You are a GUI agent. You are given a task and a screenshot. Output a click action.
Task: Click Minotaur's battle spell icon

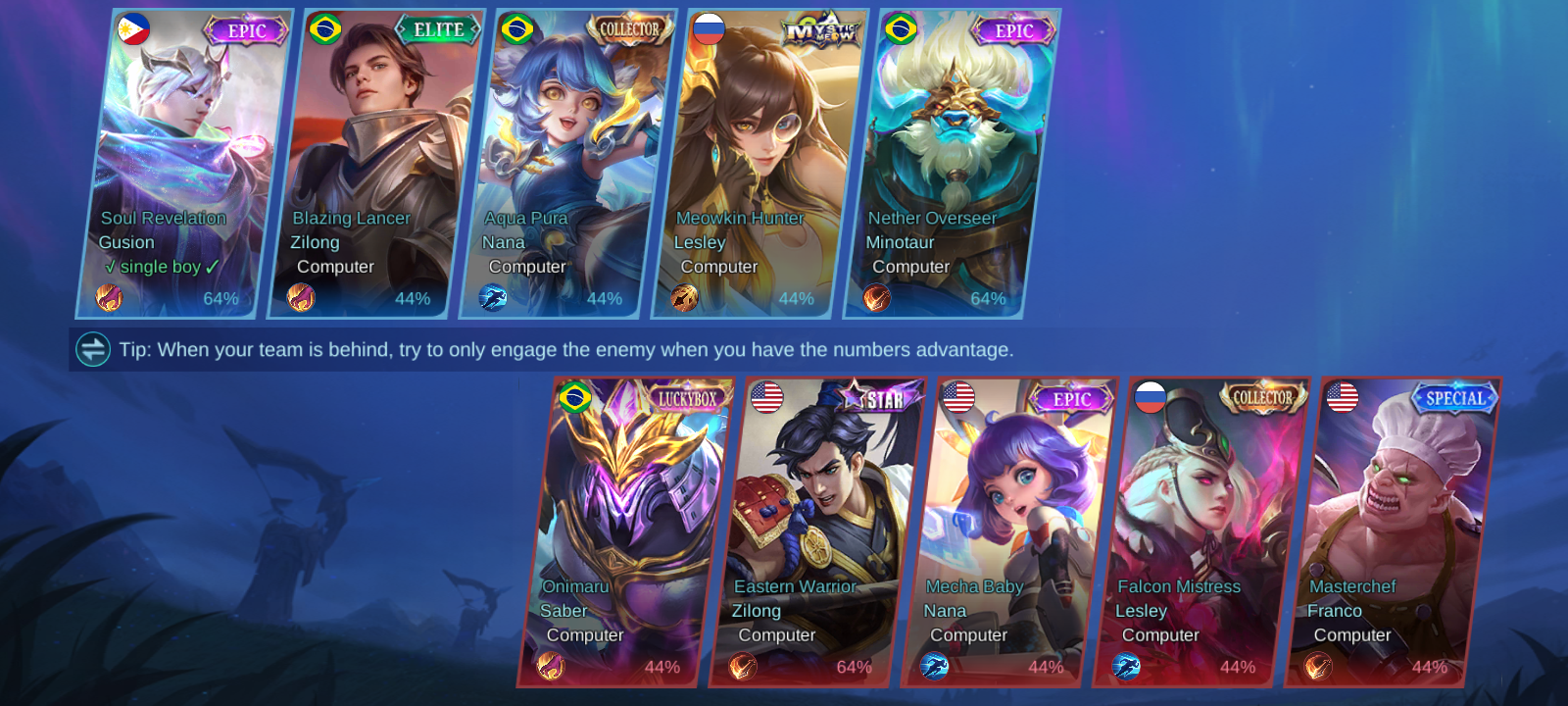(x=875, y=298)
